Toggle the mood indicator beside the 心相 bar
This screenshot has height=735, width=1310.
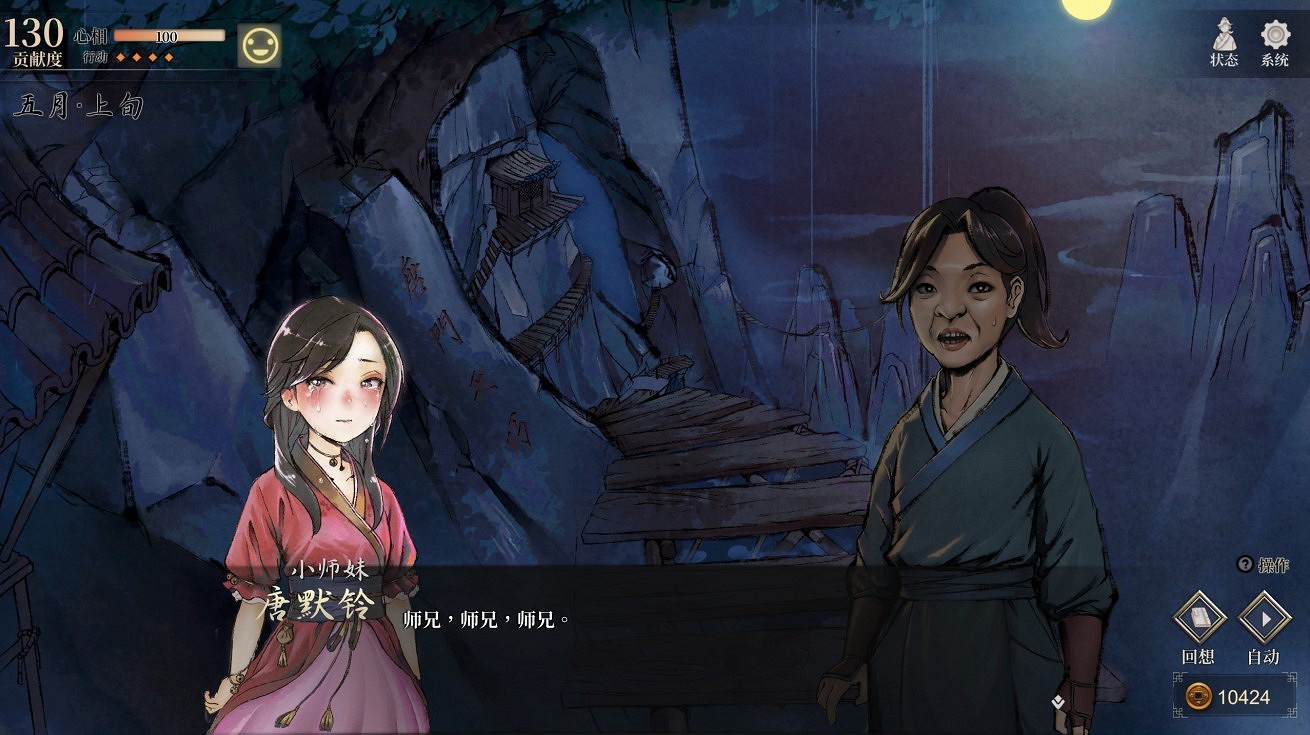260,44
